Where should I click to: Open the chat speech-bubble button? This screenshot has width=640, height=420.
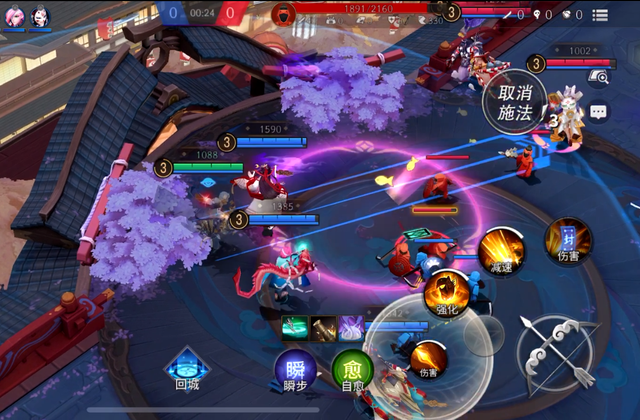[599, 113]
